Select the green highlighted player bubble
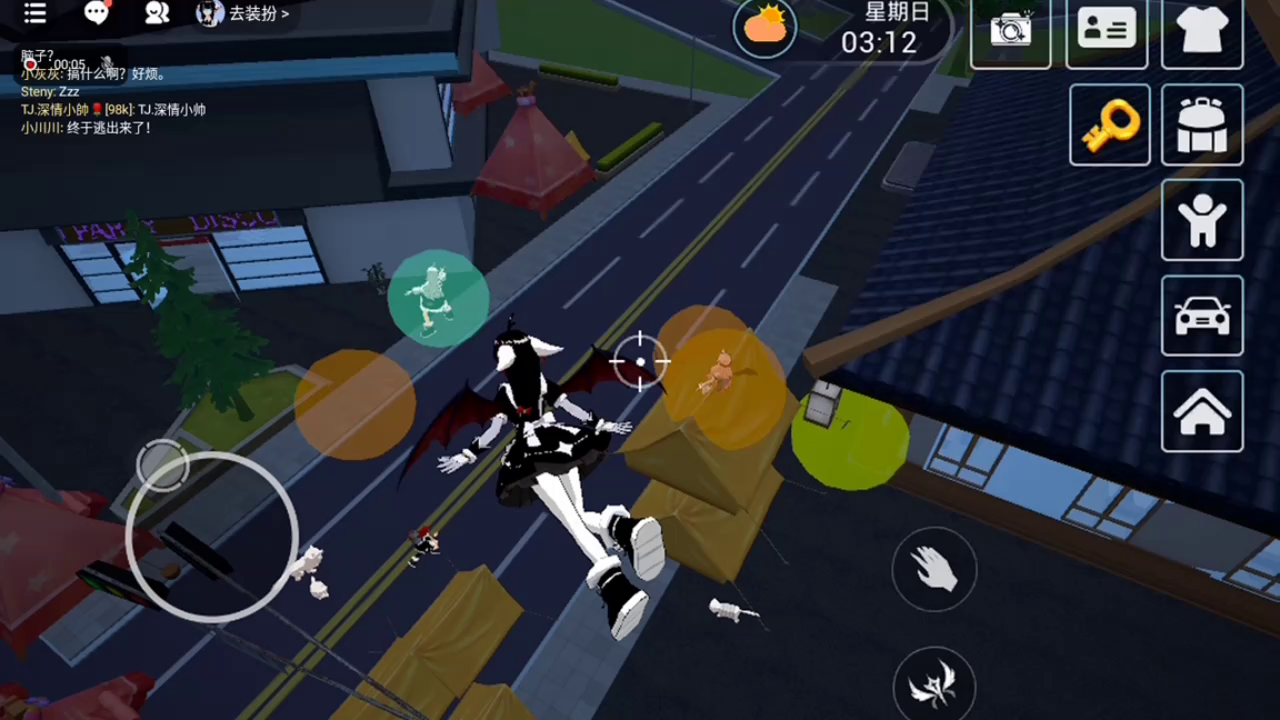This screenshot has height=720, width=1280. click(x=438, y=298)
